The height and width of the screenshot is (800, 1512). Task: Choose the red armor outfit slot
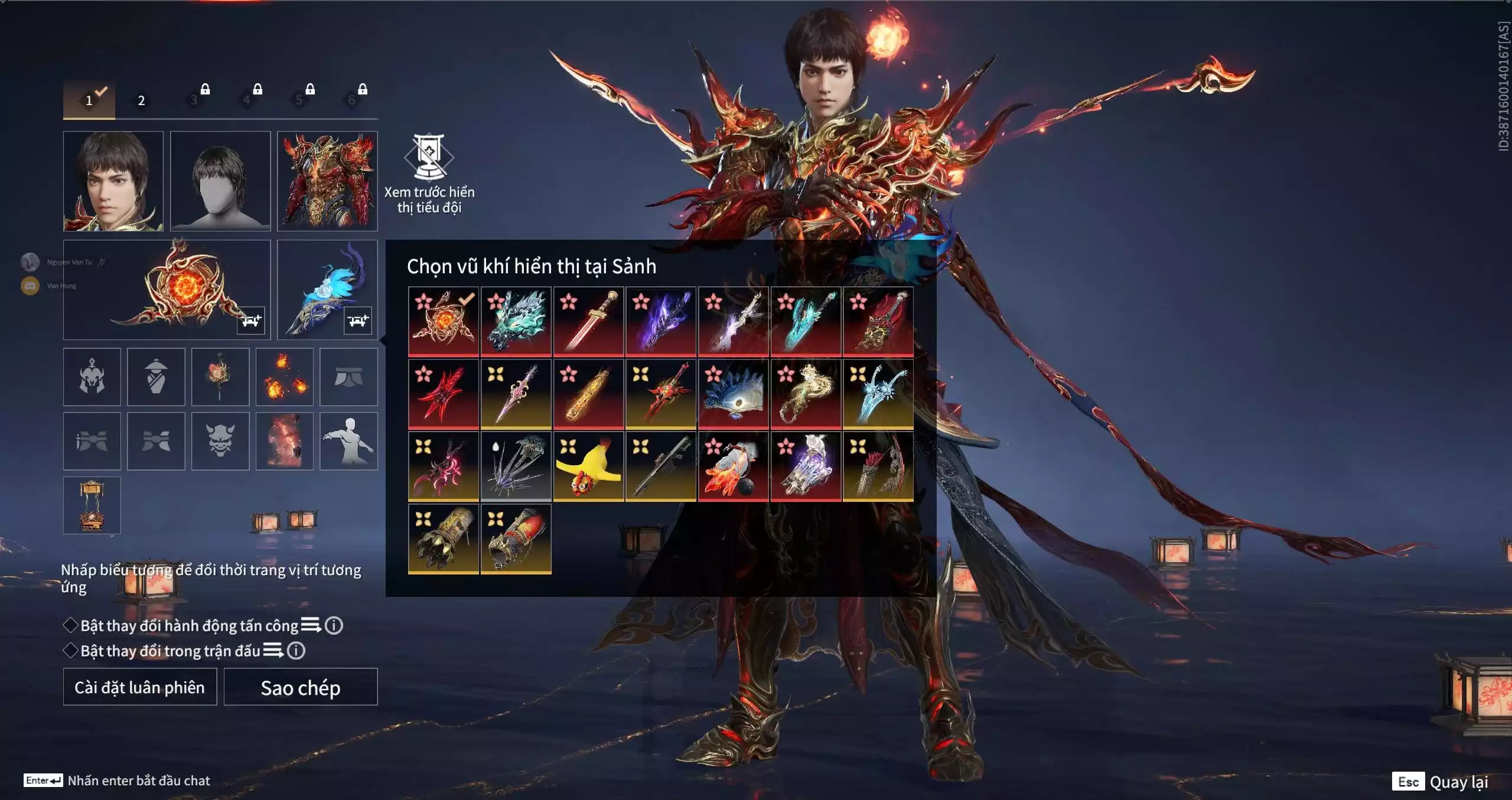pyautogui.click(x=327, y=181)
